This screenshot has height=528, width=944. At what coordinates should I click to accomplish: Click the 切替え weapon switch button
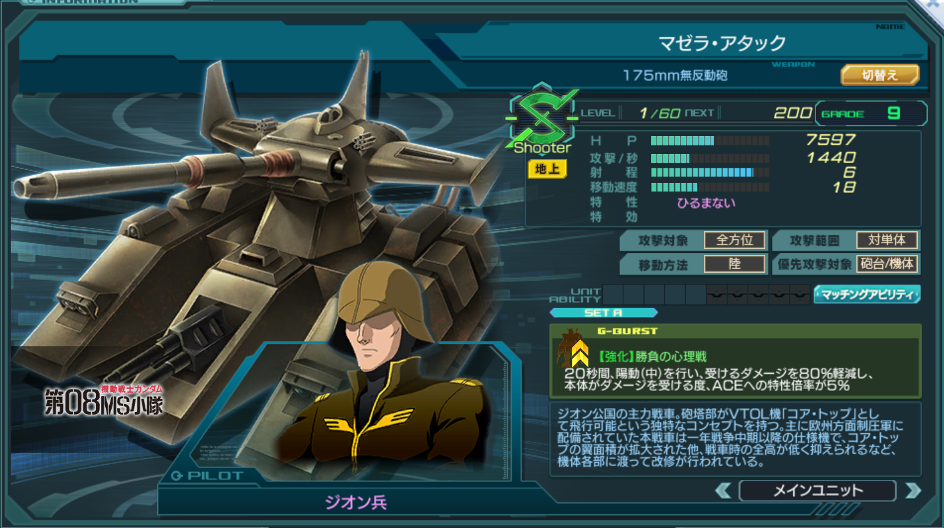pos(878,75)
